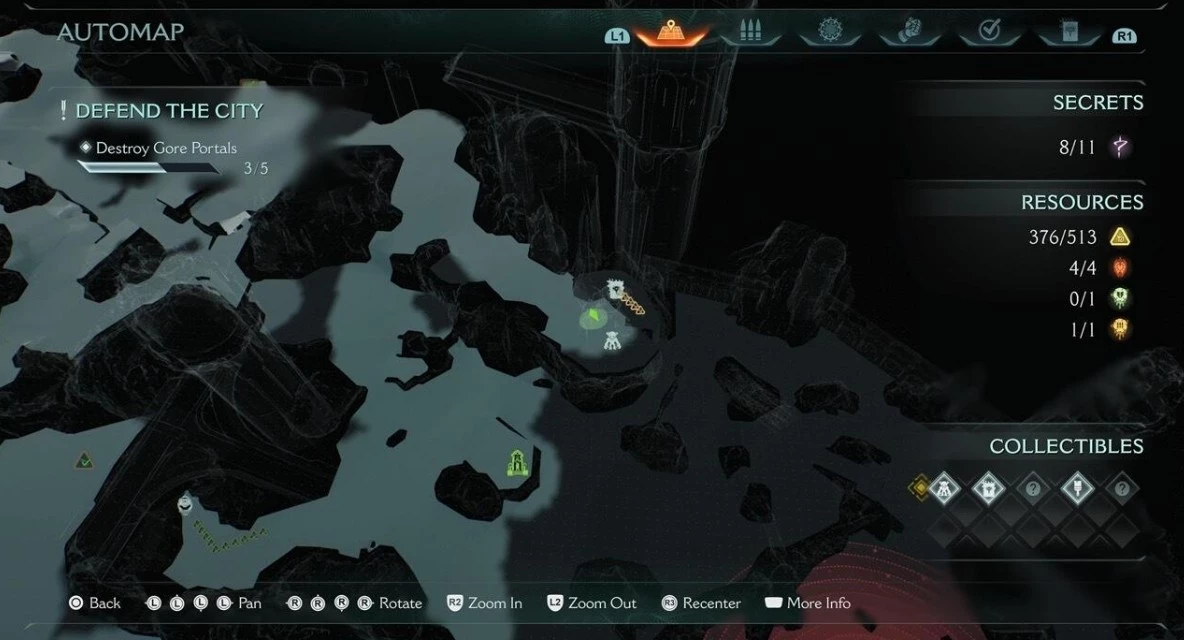
Task: Select the toy figure collectible tile
Action: [944, 489]
